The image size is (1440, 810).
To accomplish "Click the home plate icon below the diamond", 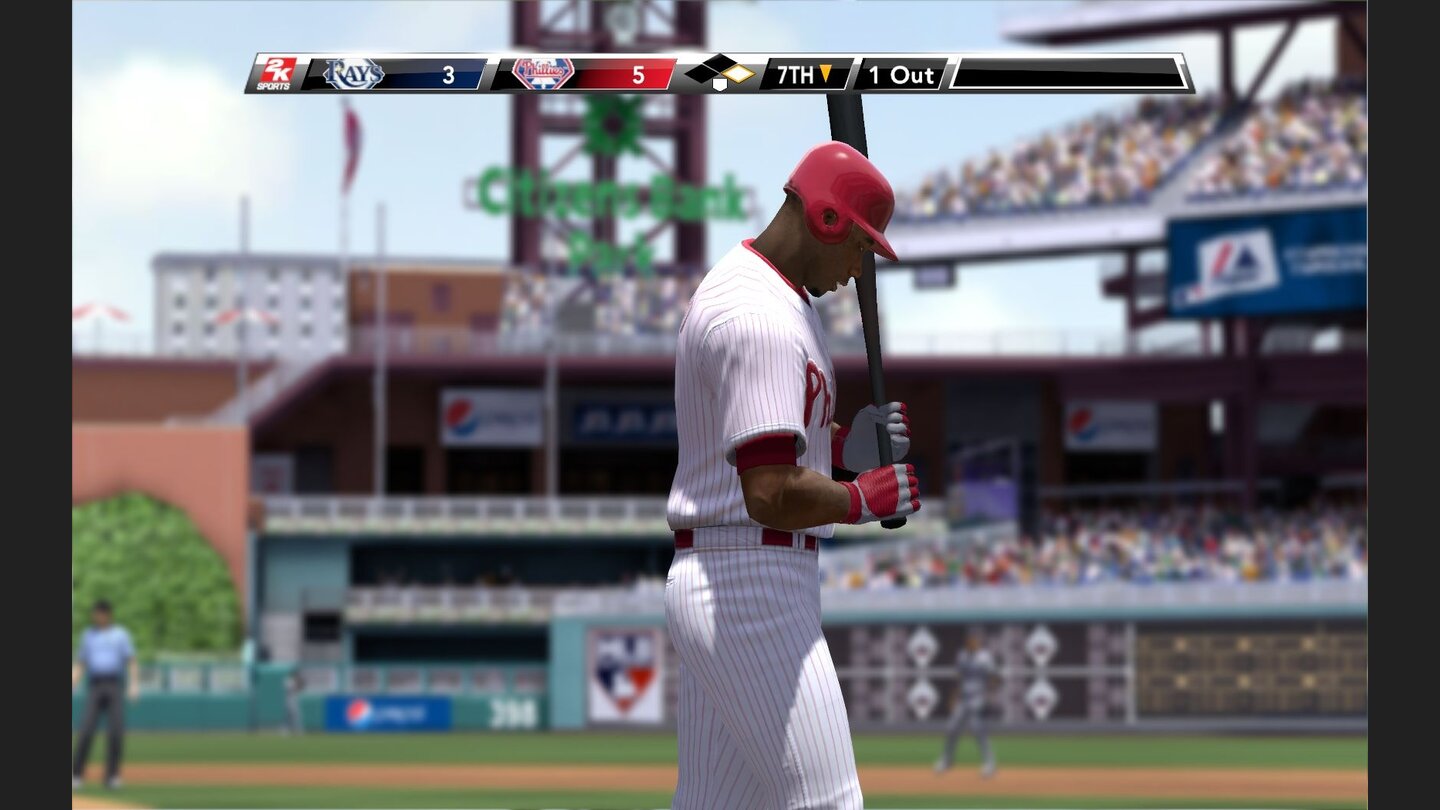I will tap(722, 86).
